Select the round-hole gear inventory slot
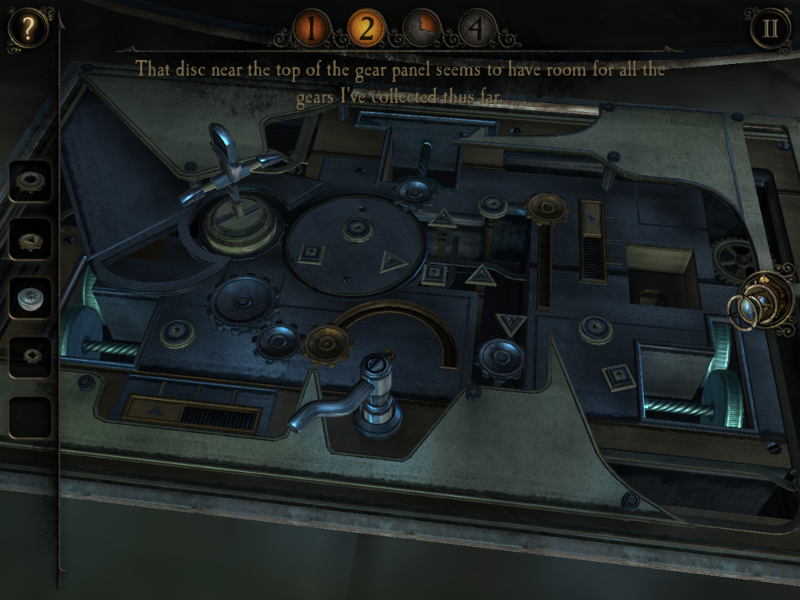This screenshot has height=600, width=800. click(30, 181)
